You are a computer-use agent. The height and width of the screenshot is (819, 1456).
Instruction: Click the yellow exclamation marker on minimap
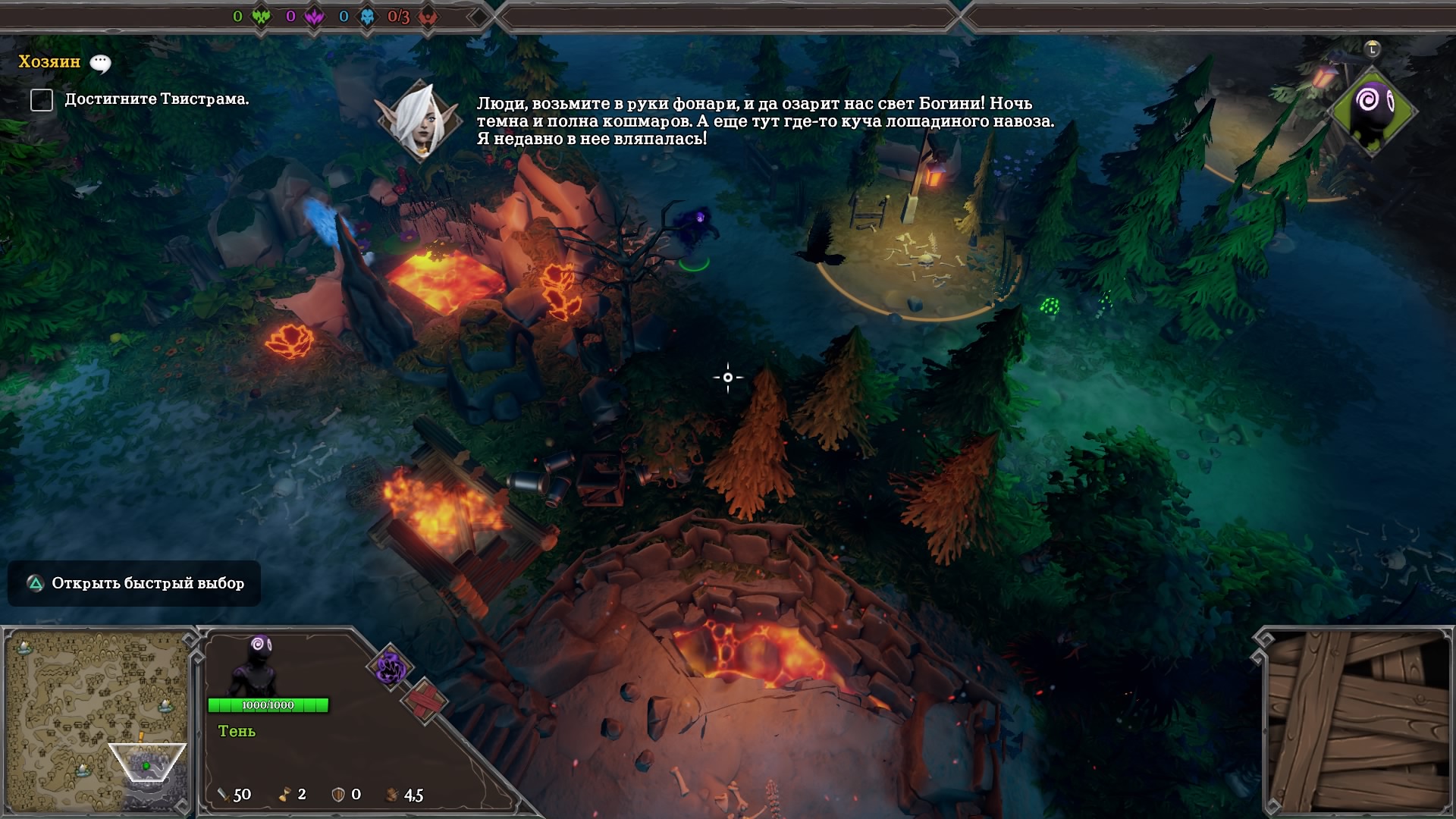[x=140, y=737]
